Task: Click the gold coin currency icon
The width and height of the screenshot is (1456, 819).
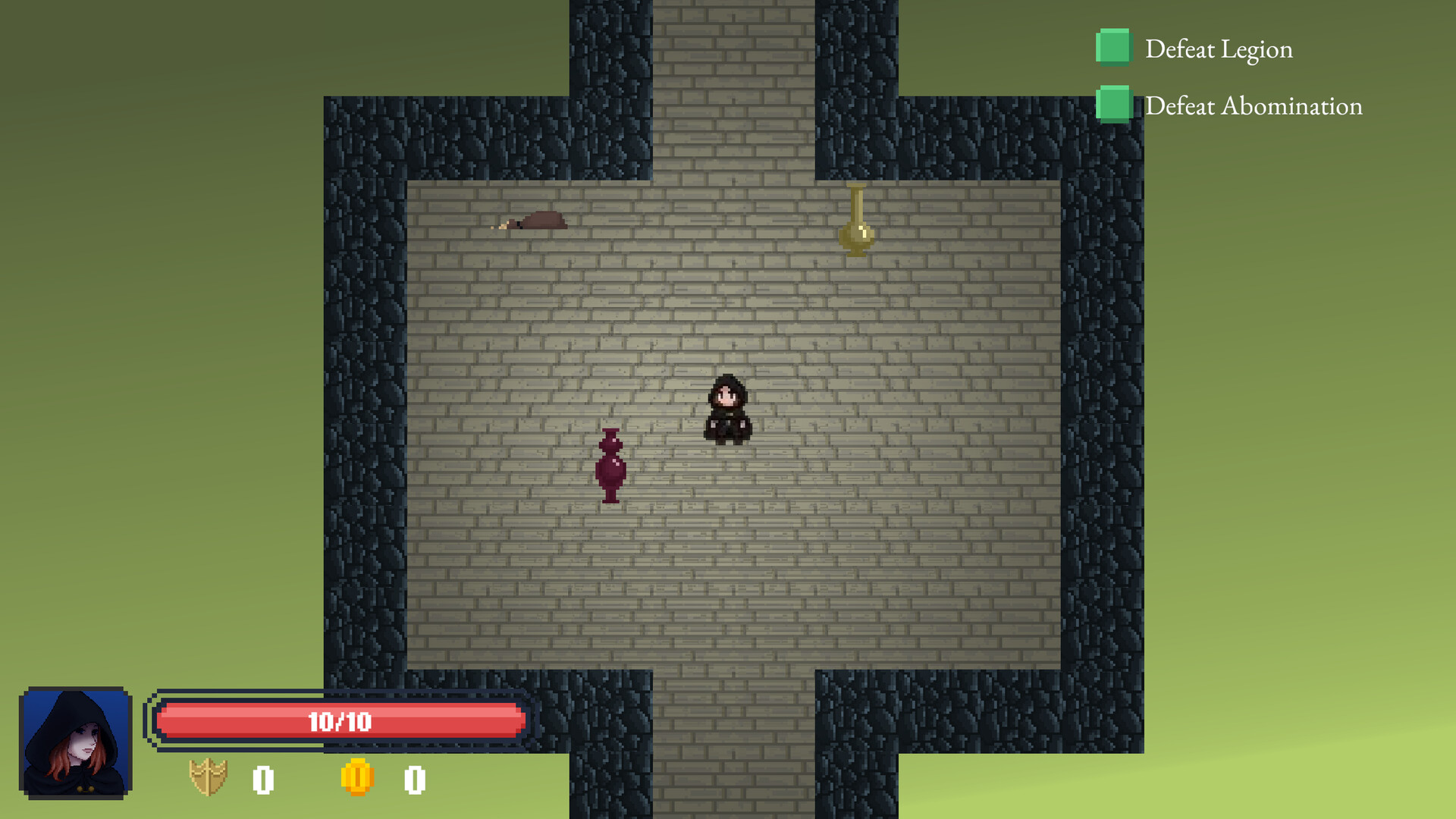Action: pos(357,777)
